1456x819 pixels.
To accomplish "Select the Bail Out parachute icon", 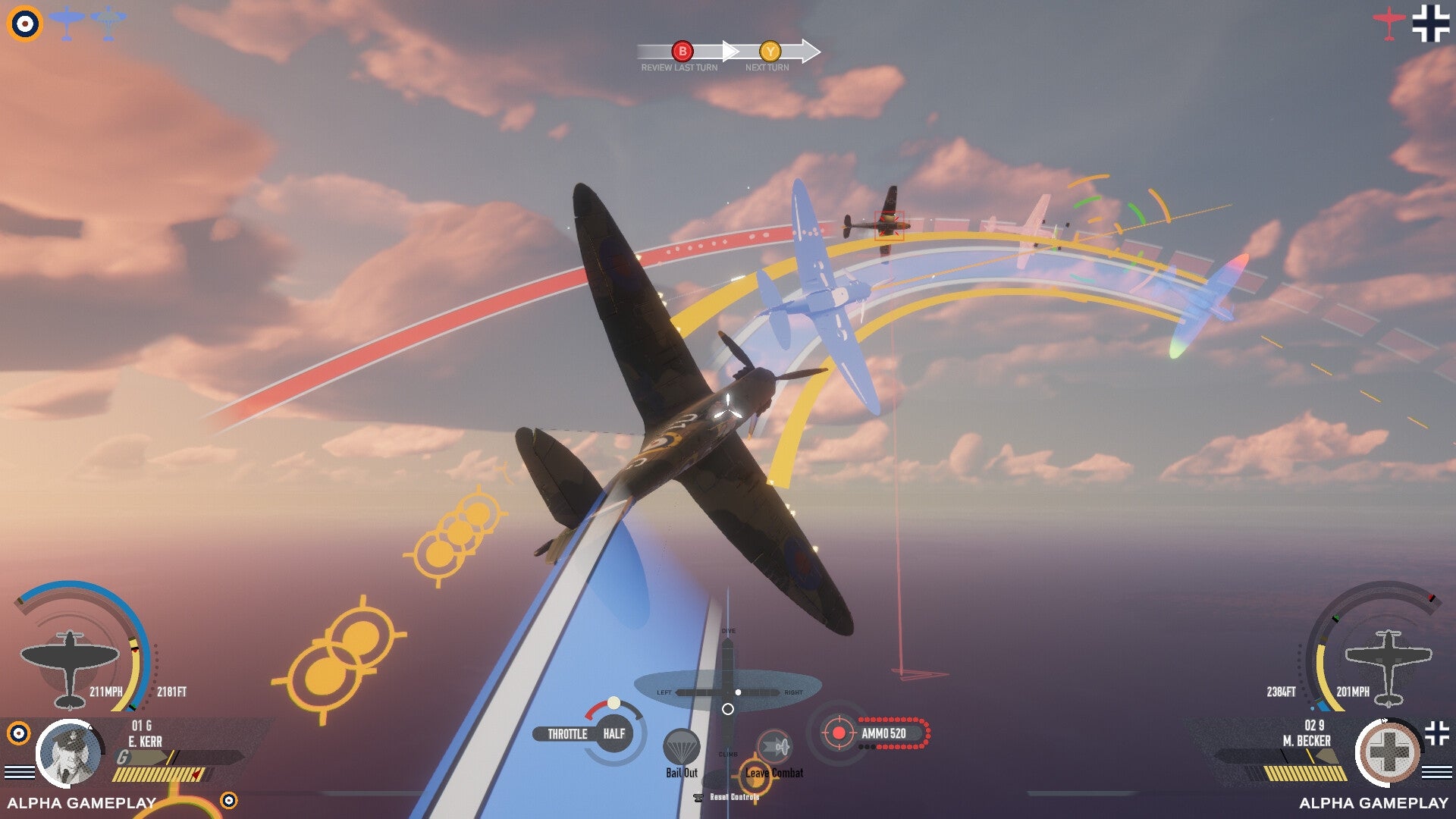I will (682, 745).
